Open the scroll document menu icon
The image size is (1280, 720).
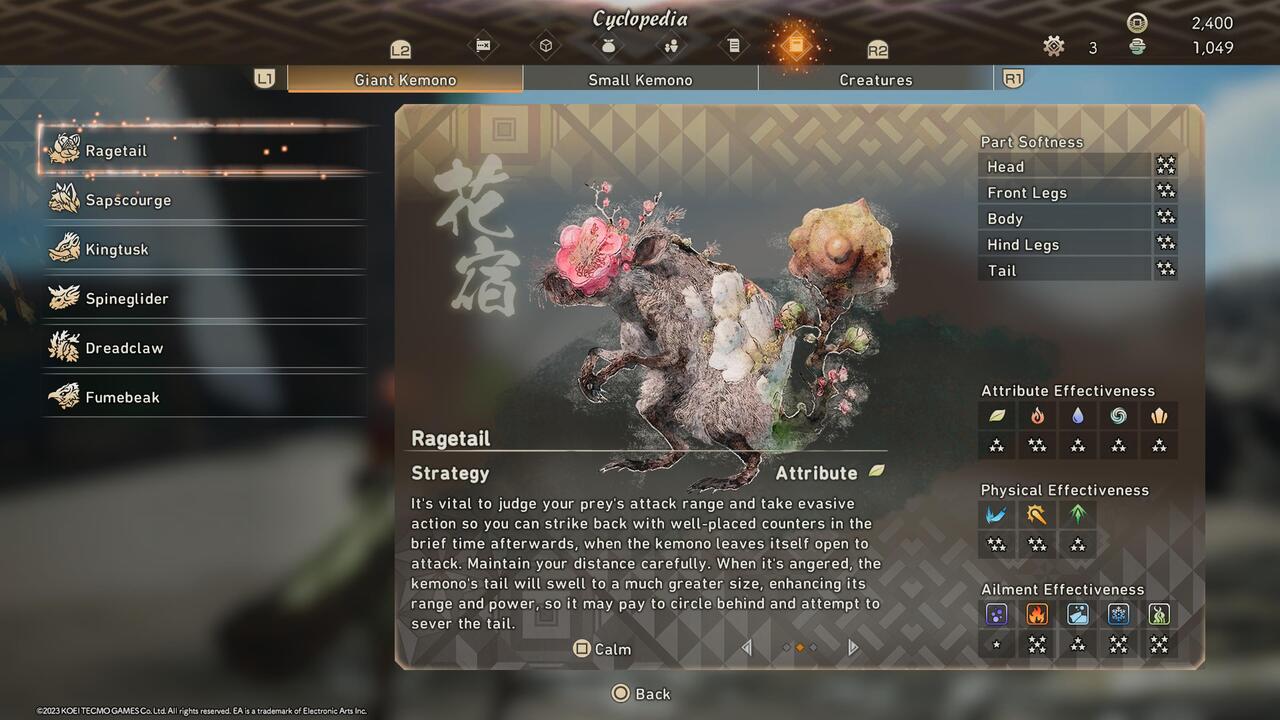pos(733,46)
